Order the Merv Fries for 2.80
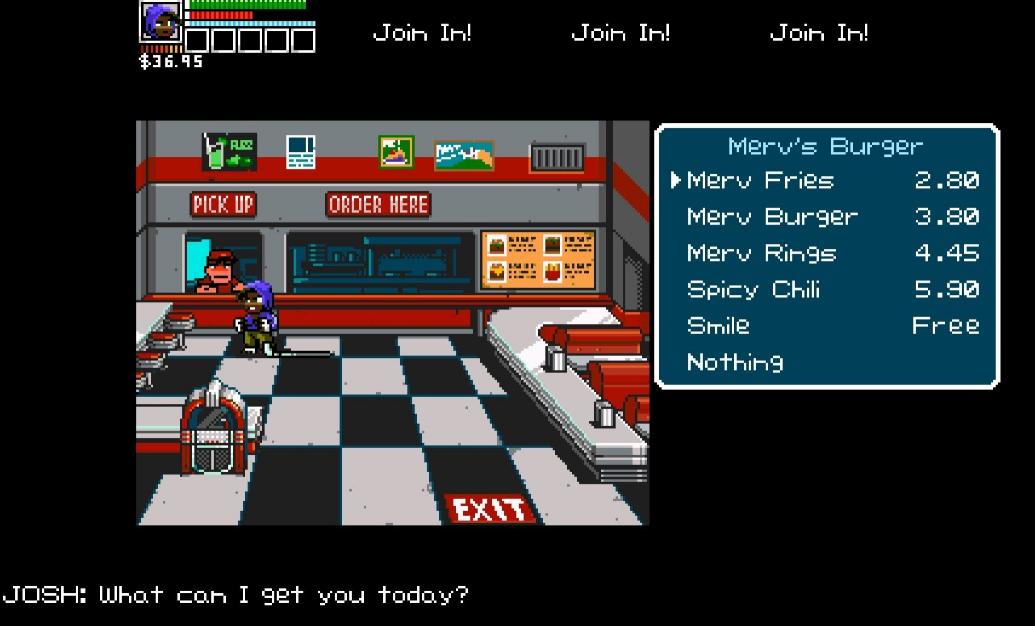 click(760, 181)
